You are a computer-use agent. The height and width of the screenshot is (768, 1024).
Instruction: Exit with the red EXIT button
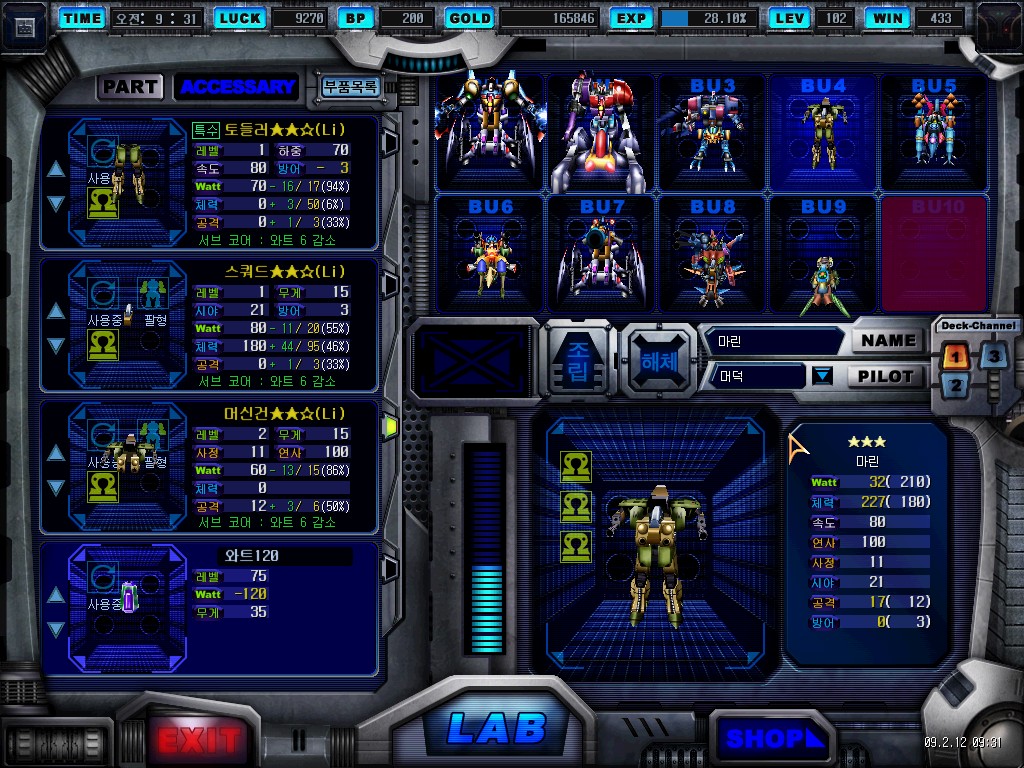point(199,740)
